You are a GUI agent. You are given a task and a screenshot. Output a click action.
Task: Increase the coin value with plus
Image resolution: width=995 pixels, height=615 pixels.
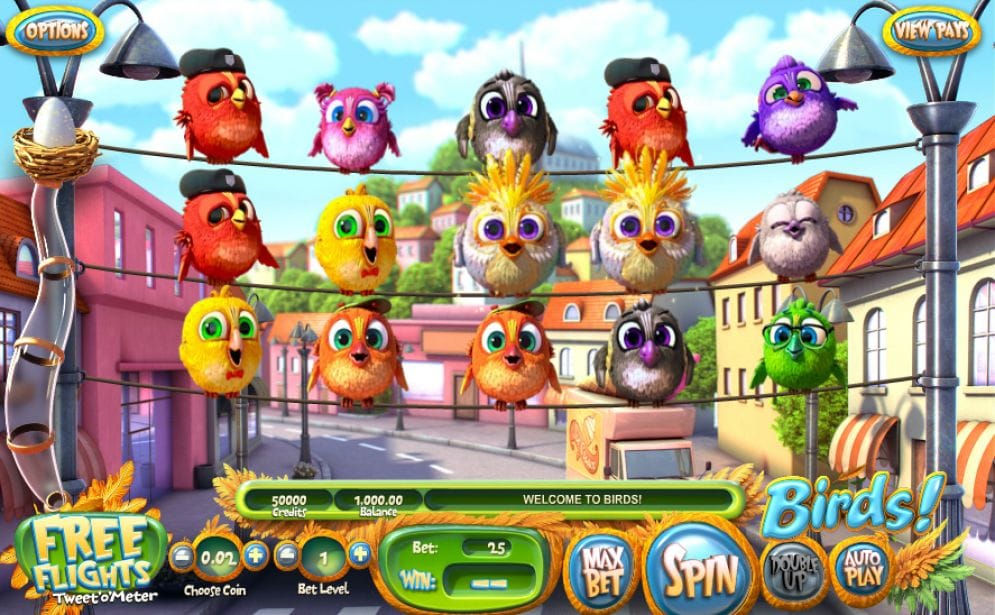256,556
